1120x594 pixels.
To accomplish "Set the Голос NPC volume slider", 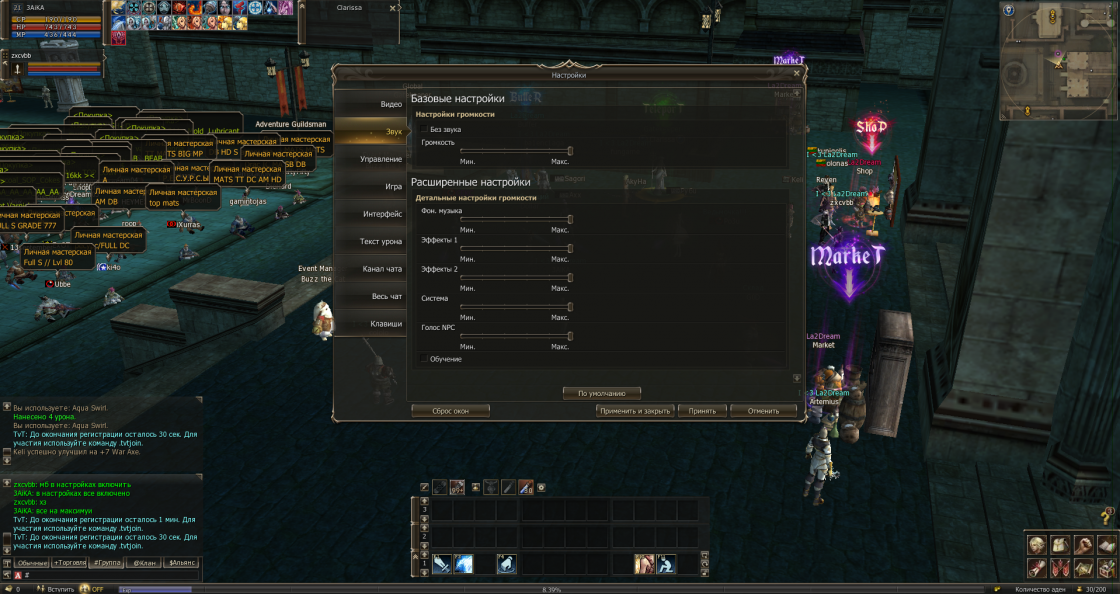I will [x=516, y=336].
